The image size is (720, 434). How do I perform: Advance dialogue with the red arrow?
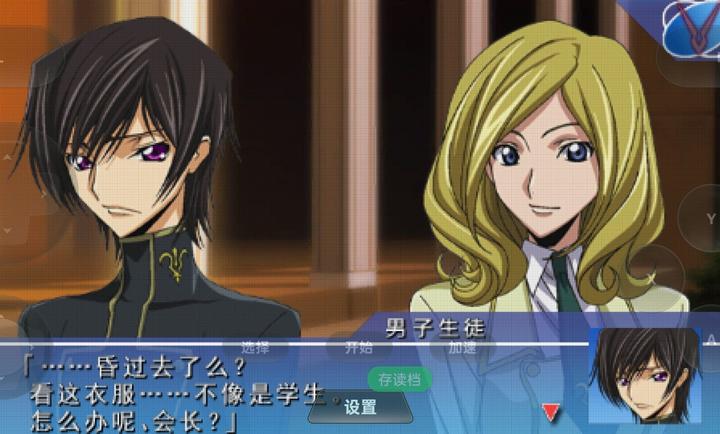tap(550, 411)
